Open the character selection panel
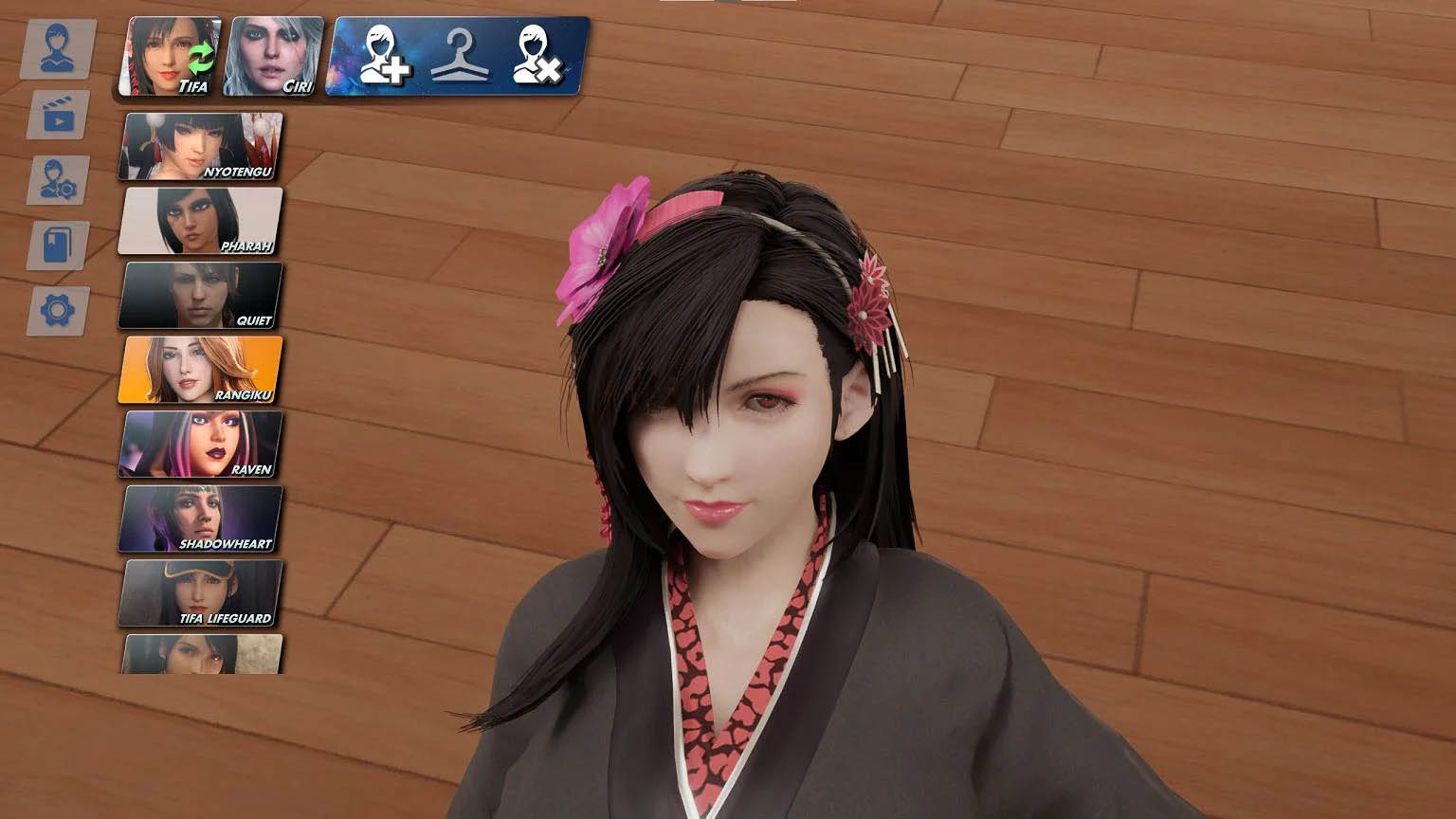The height and width of the screenshot is (819, 1456). [x=59, y=45]
